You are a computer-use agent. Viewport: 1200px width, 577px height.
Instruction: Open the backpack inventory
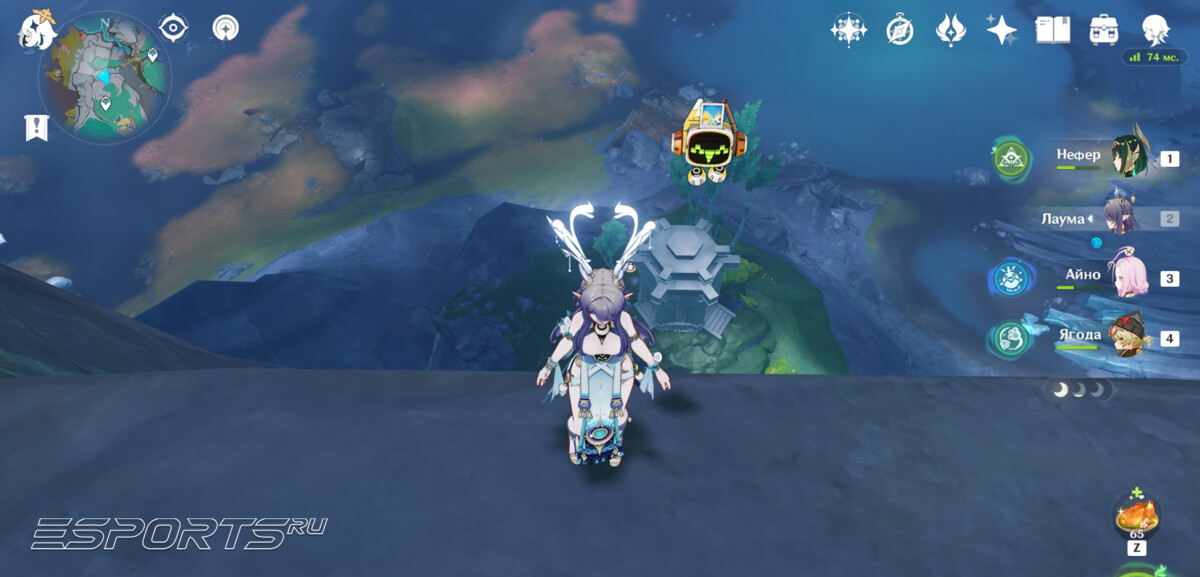pyautogui.click(x=1104, y=30)
